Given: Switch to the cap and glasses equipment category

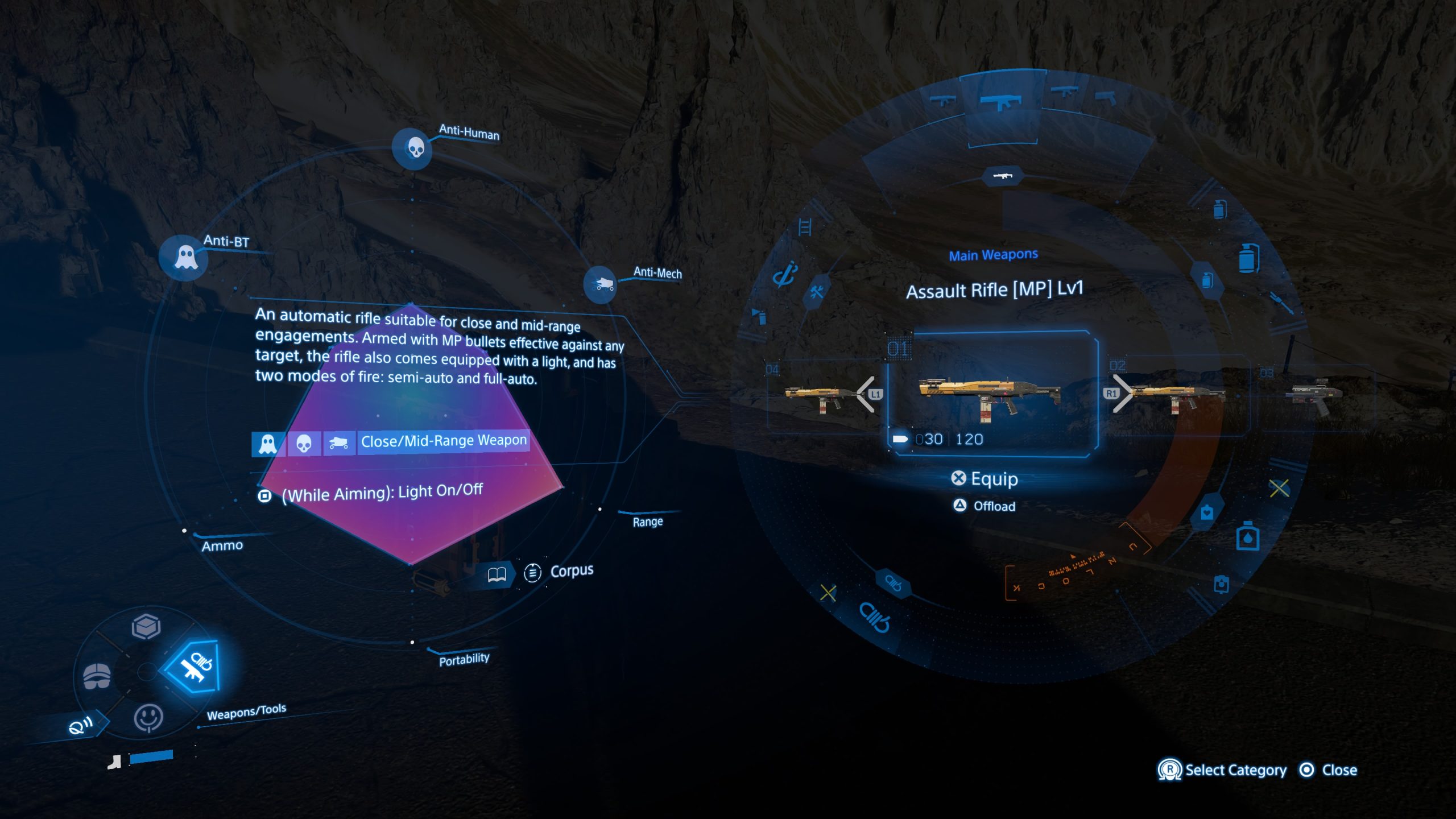Looking at the screenshot, I should (97, 676).
